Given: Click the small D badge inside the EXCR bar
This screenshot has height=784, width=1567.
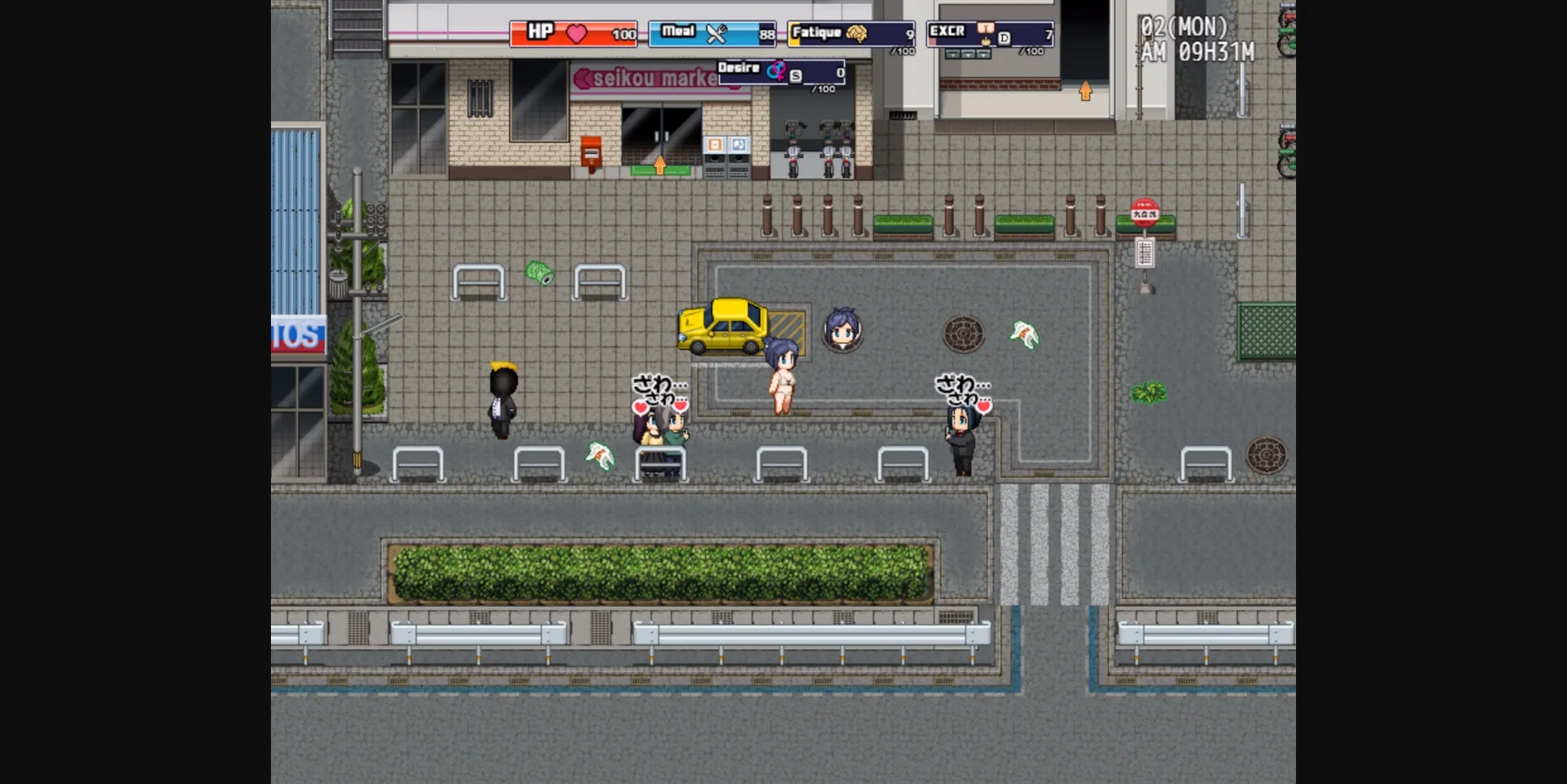Looking at the screenshot, I should pyautogui.click(x=1005, y=38).
